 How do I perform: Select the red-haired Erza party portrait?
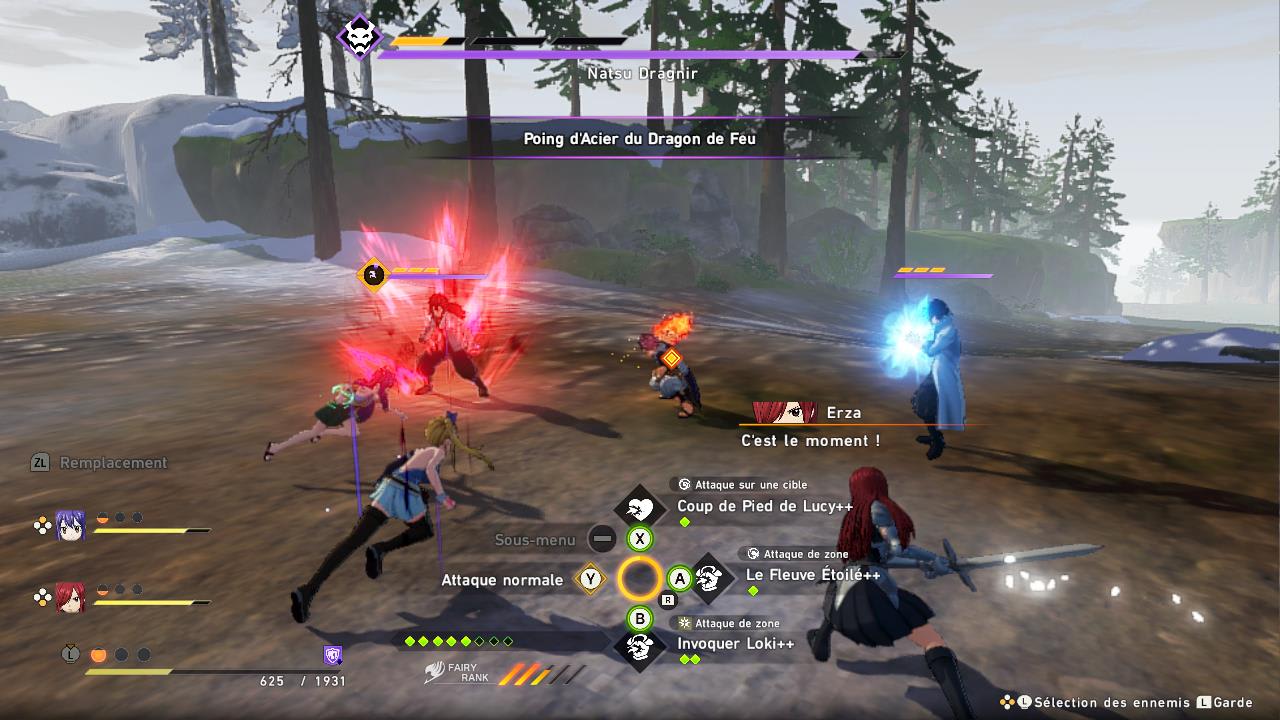pos(70,597)
